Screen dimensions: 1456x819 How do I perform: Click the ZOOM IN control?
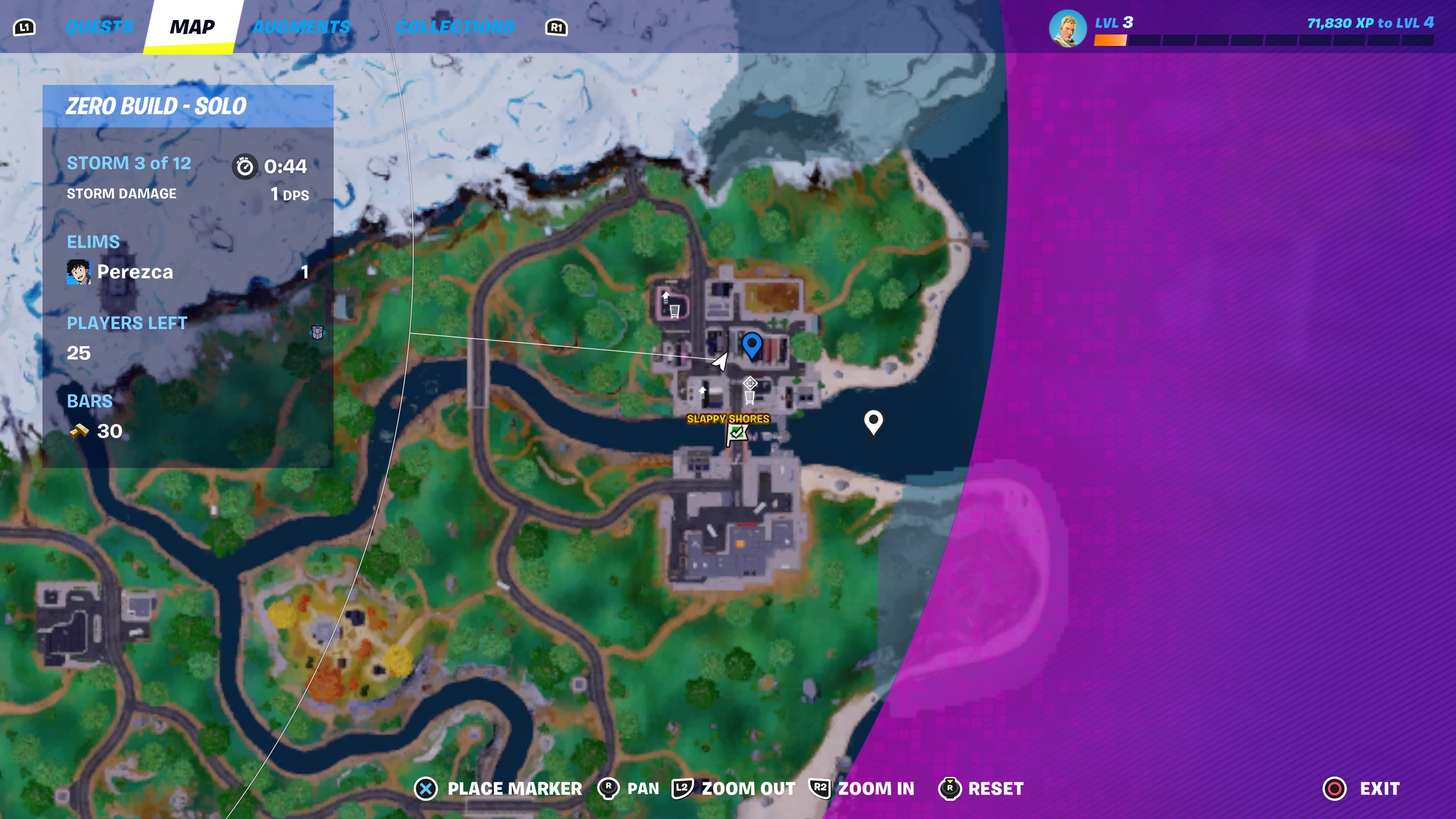click(874, 789)
